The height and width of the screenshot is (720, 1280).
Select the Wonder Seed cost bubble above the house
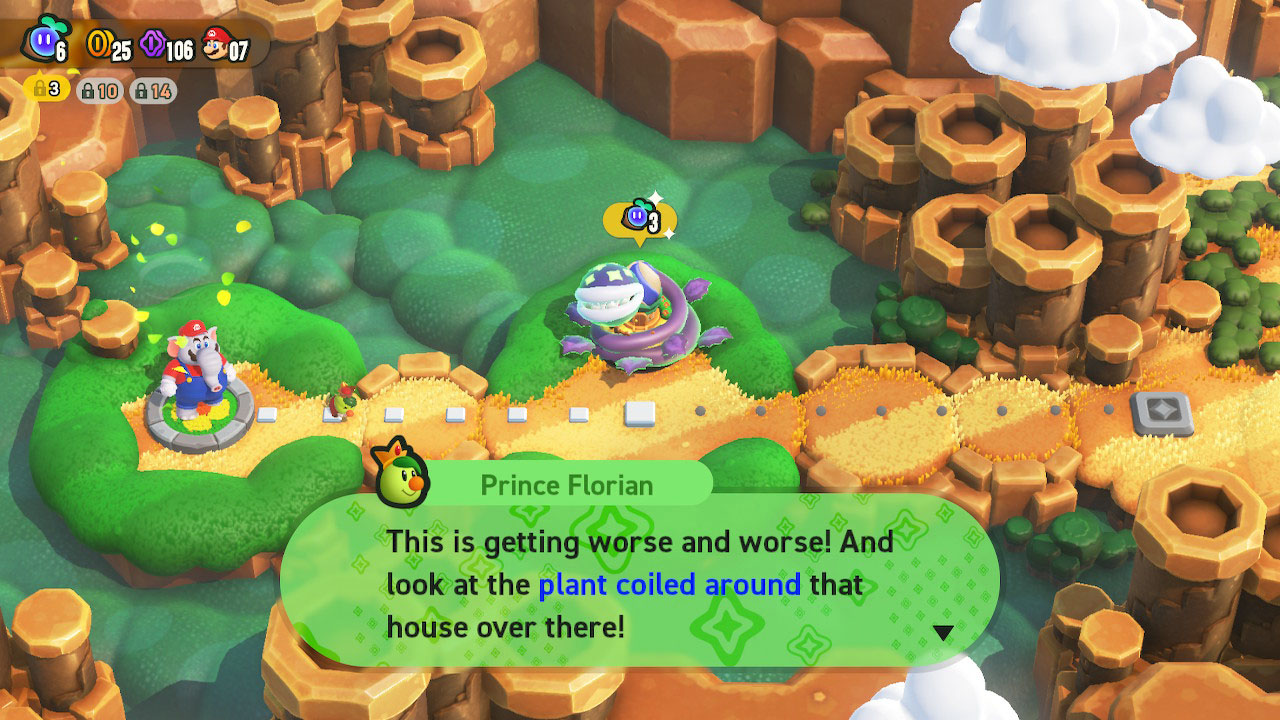(x=640, y=219)
